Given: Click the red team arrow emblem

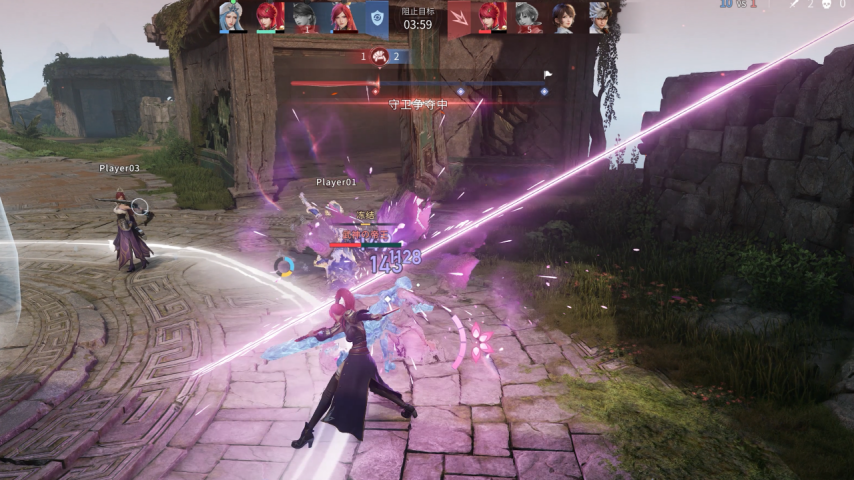Looking at the screenshot, I should (x=459, y=18).
